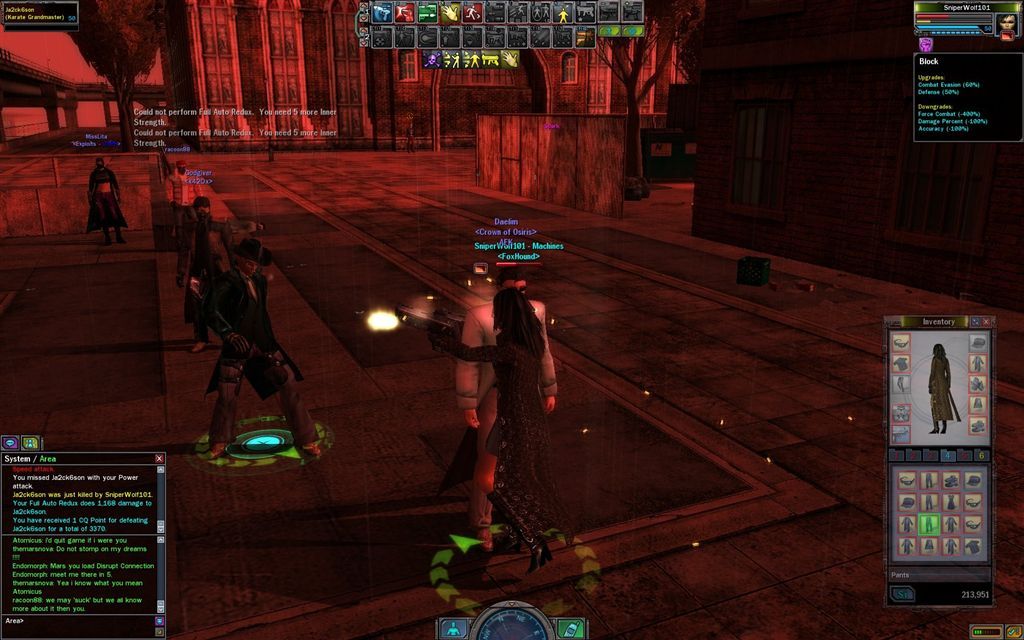Select the equipped hat slot
The image size is (1024, 640).
tap(978, 343)
